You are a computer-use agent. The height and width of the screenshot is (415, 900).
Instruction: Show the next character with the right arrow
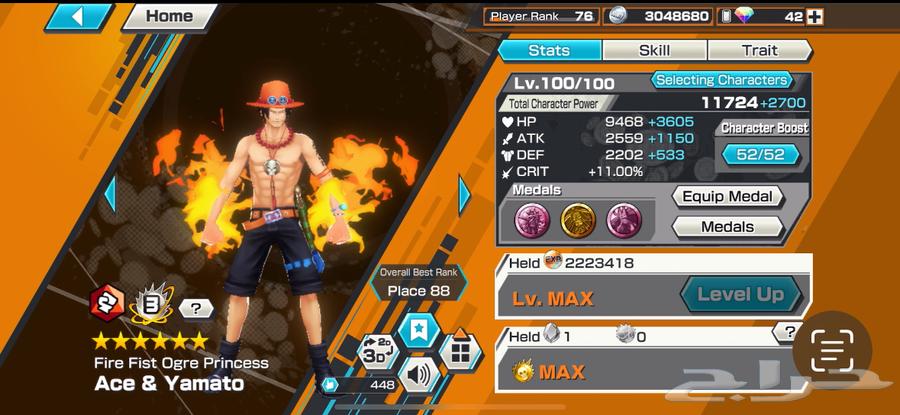click(464, 195)
